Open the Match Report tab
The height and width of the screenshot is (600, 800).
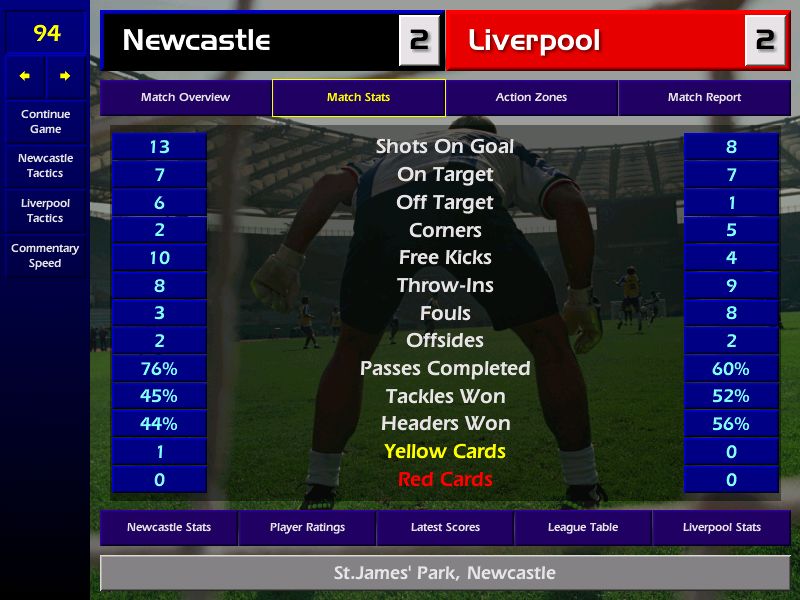point(704,98)
